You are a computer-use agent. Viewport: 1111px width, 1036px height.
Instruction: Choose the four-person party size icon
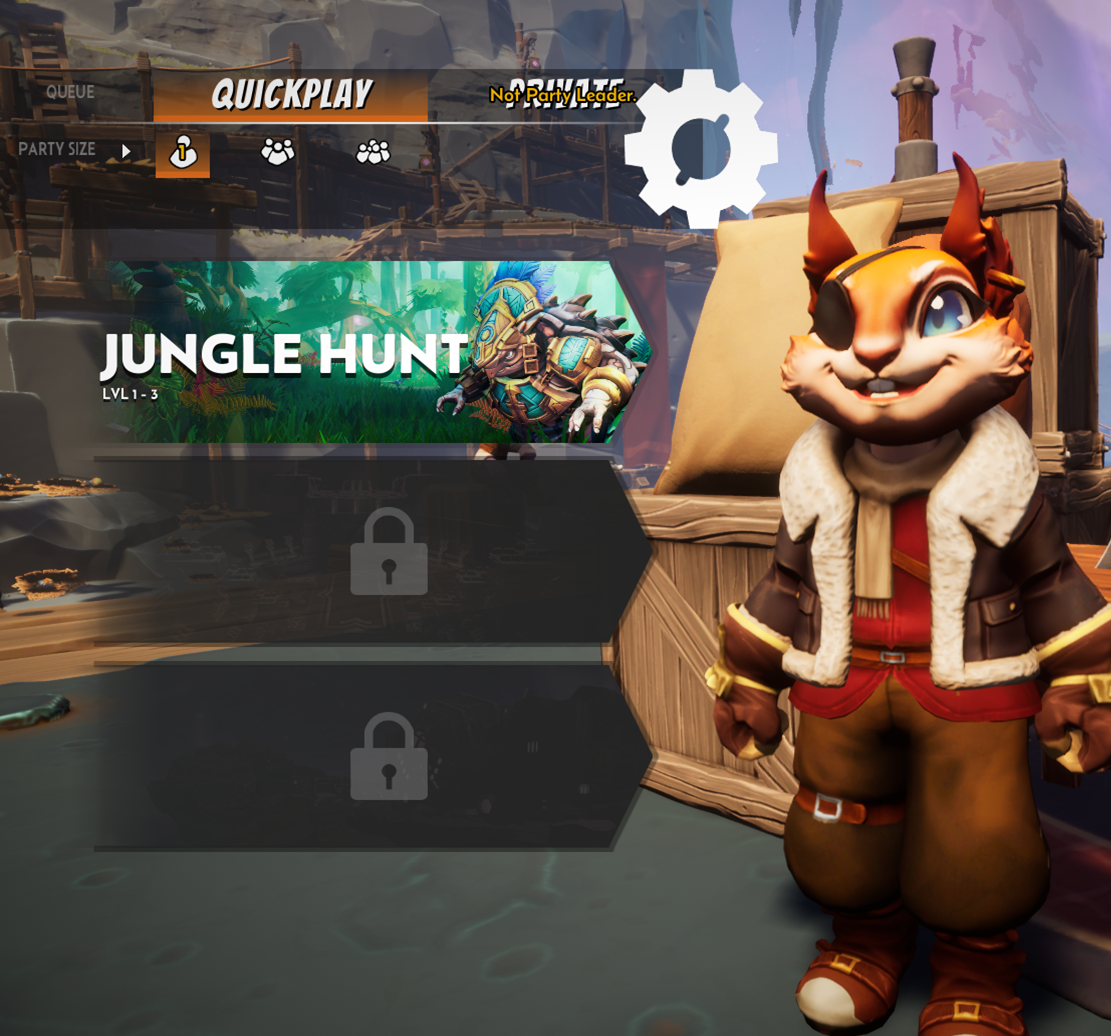tap(373, 152)
